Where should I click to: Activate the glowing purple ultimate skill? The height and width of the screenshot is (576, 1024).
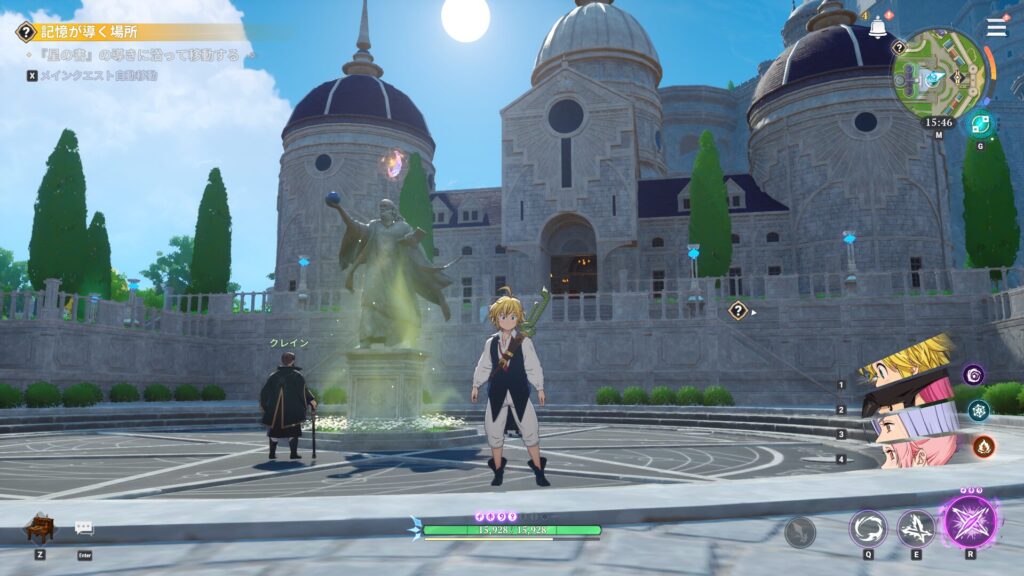[970, 521]
